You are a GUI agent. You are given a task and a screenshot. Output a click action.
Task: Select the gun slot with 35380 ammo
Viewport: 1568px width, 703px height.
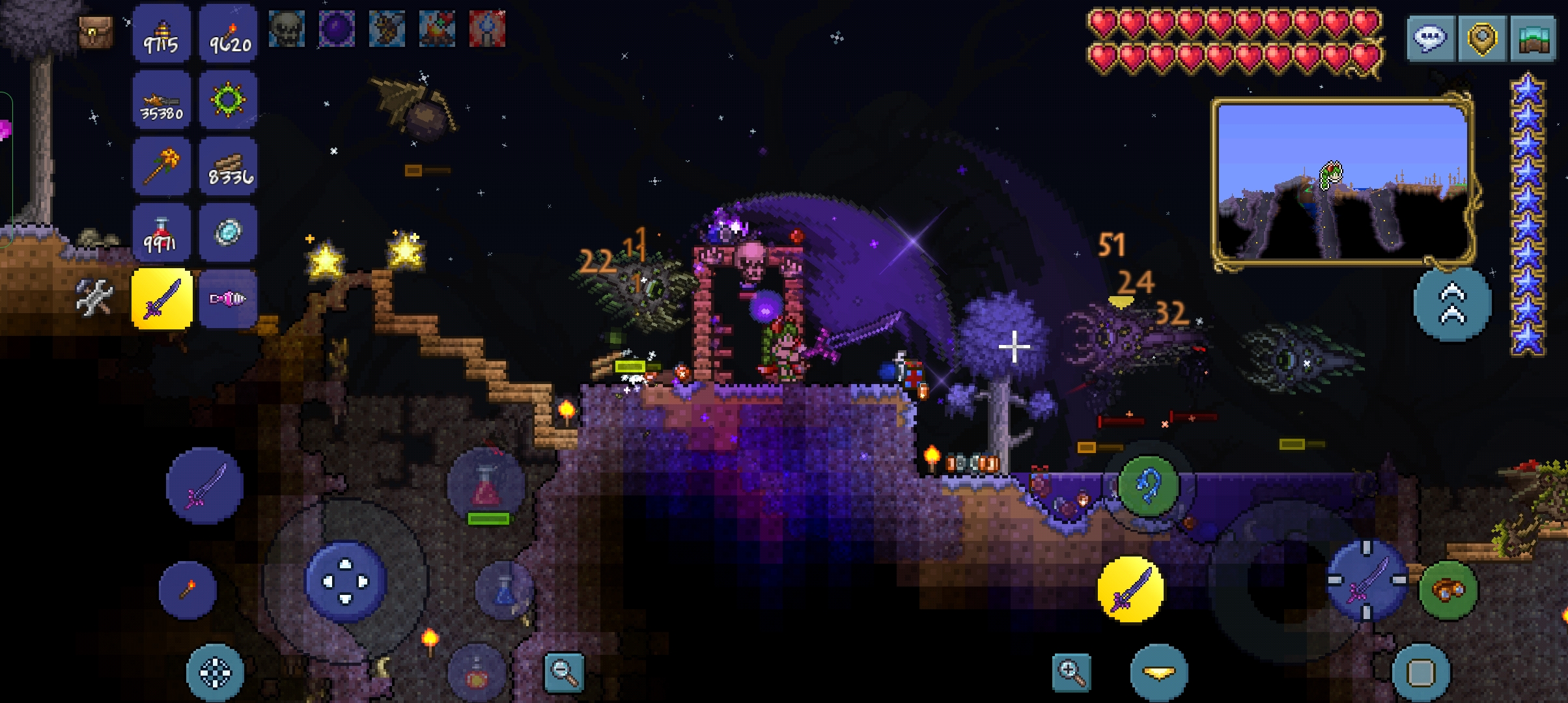pos(161,100)
